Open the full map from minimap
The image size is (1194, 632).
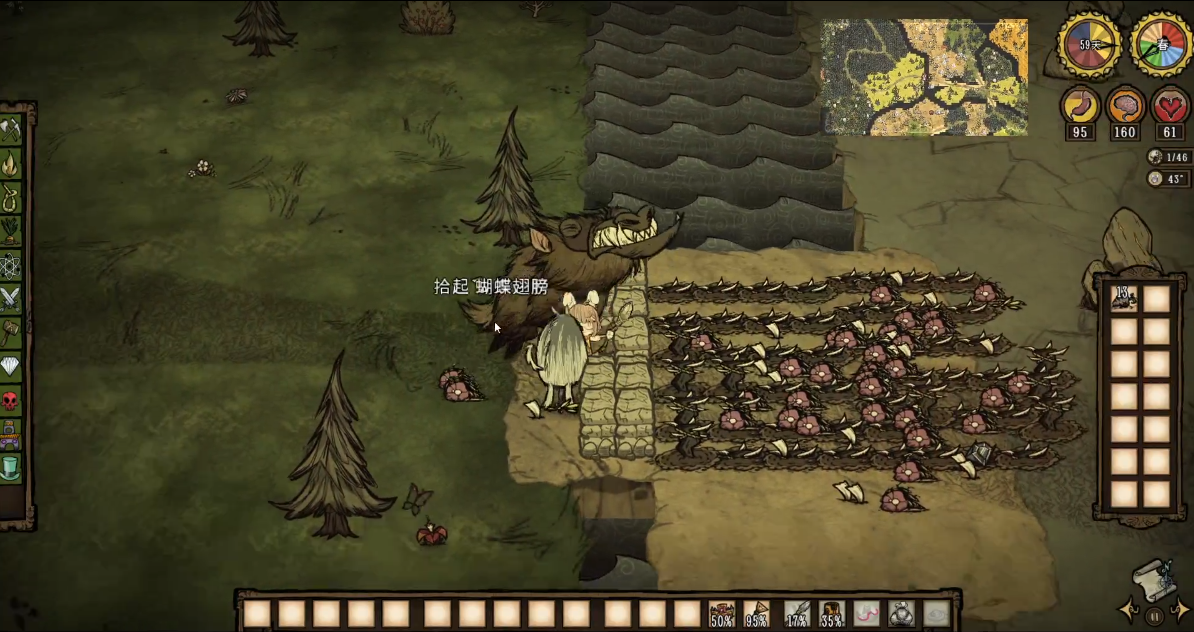(x=924, y=77)
